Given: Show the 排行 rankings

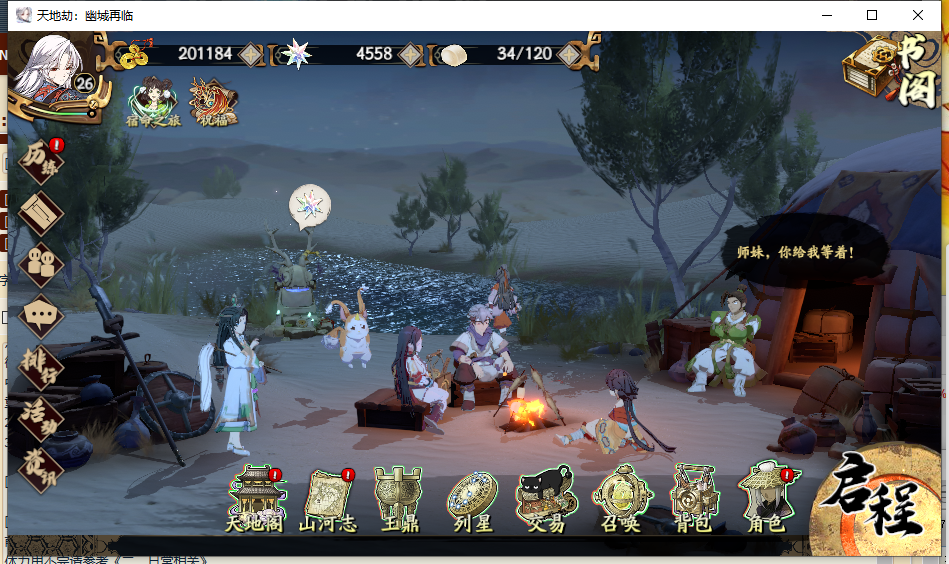Looking at the screenshot, I should point(41,366).
